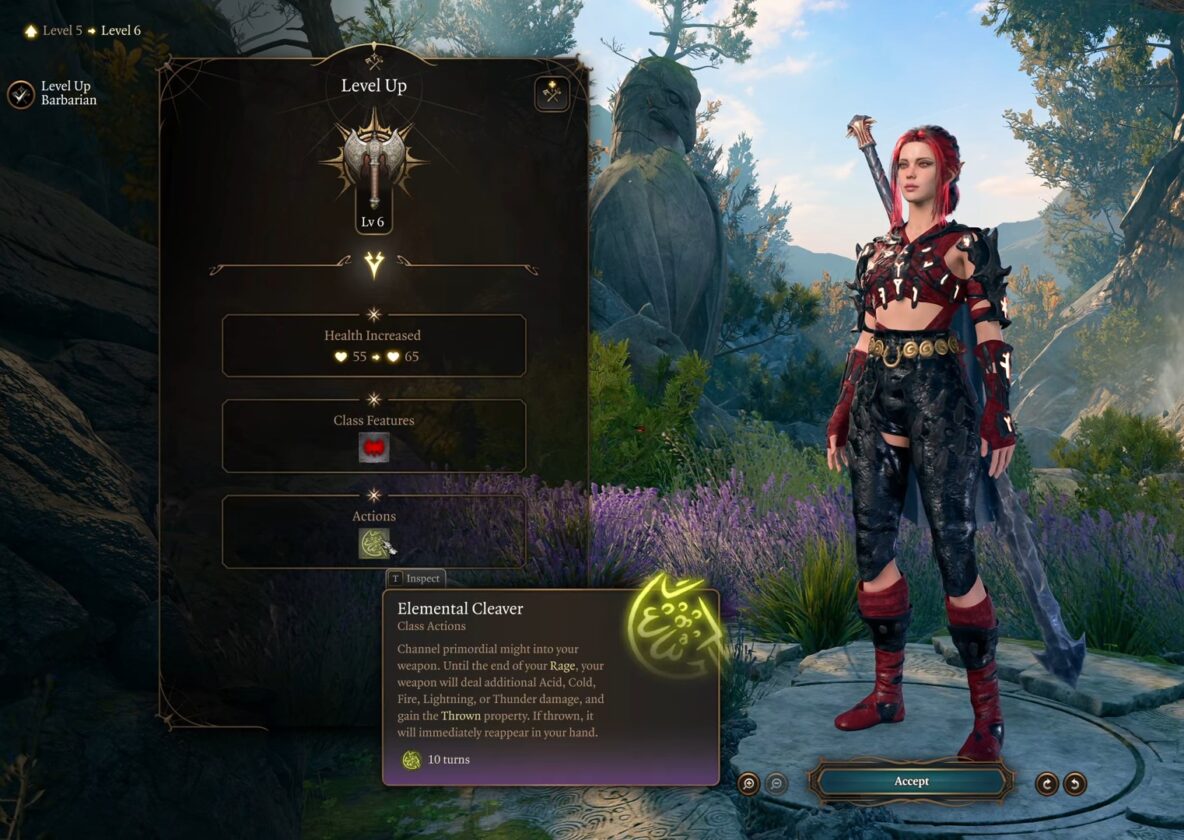Zoom out on the character preview
This screenshot has height=840, width=1184.
[x=776, y=783]
